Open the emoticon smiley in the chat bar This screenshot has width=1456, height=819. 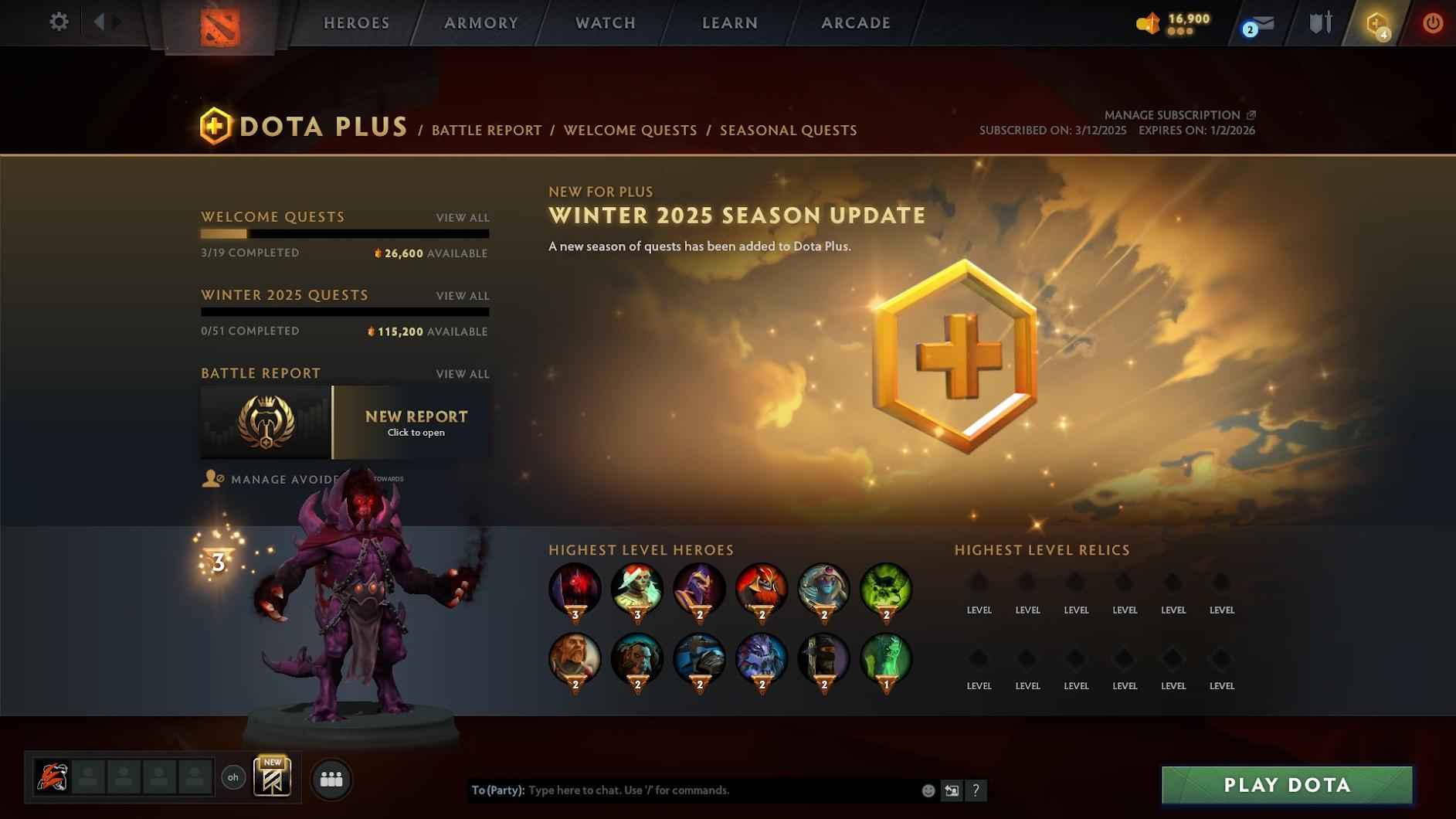pos(926,790)
